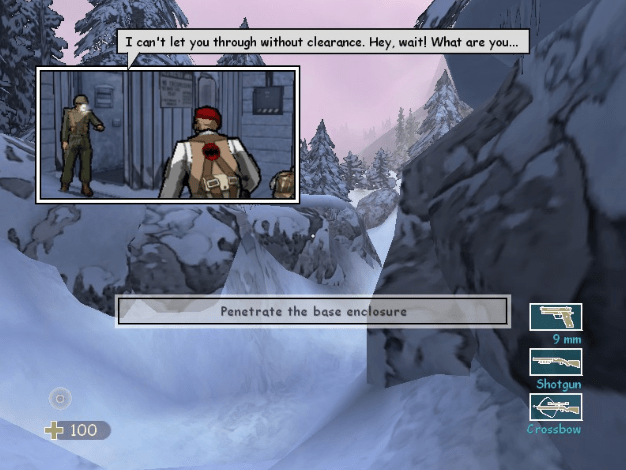The height and width of the screenshot is (470, 626).
Task: Click the 'Penetrate the base enclosure' objective banner
Action: tap(313, 311)
